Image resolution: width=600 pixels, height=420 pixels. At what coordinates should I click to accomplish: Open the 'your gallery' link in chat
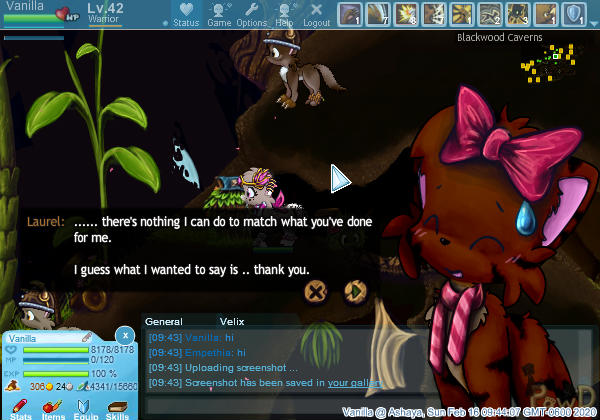355,382
